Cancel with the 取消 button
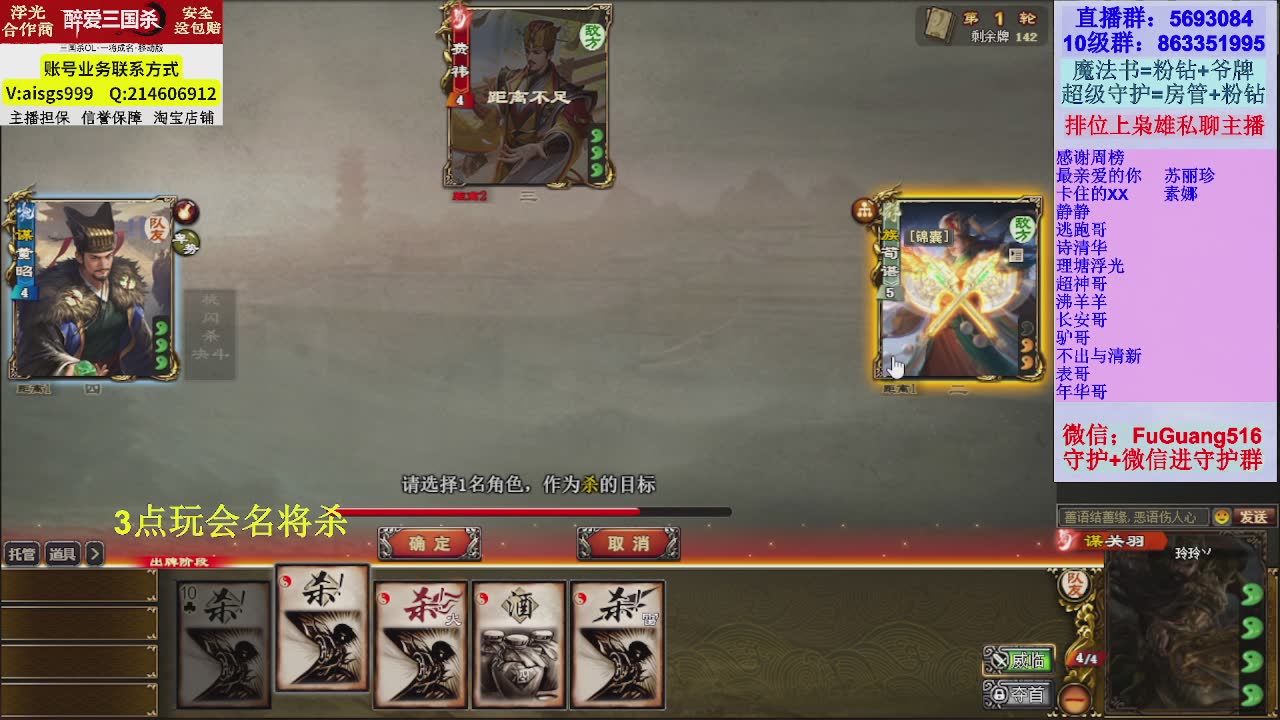Viewport: 1280px width, 720px height. (x=628, y=544)
